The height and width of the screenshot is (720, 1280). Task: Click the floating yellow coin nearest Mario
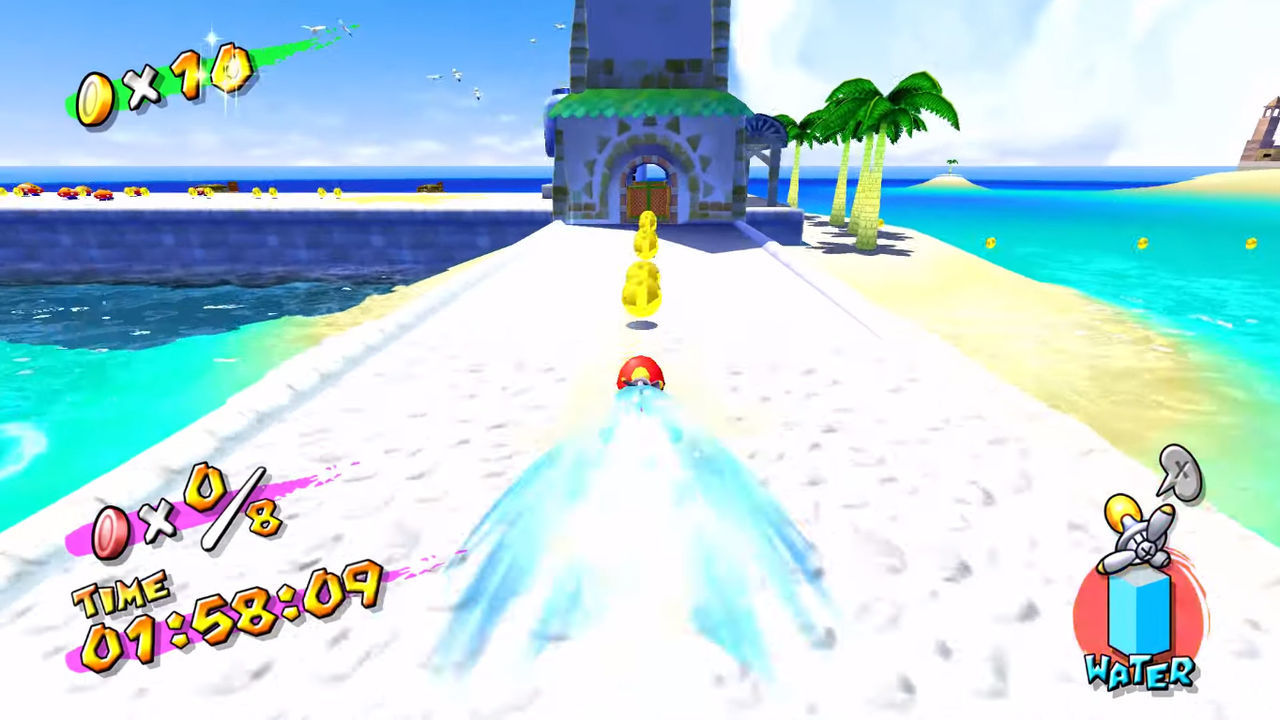641,286
